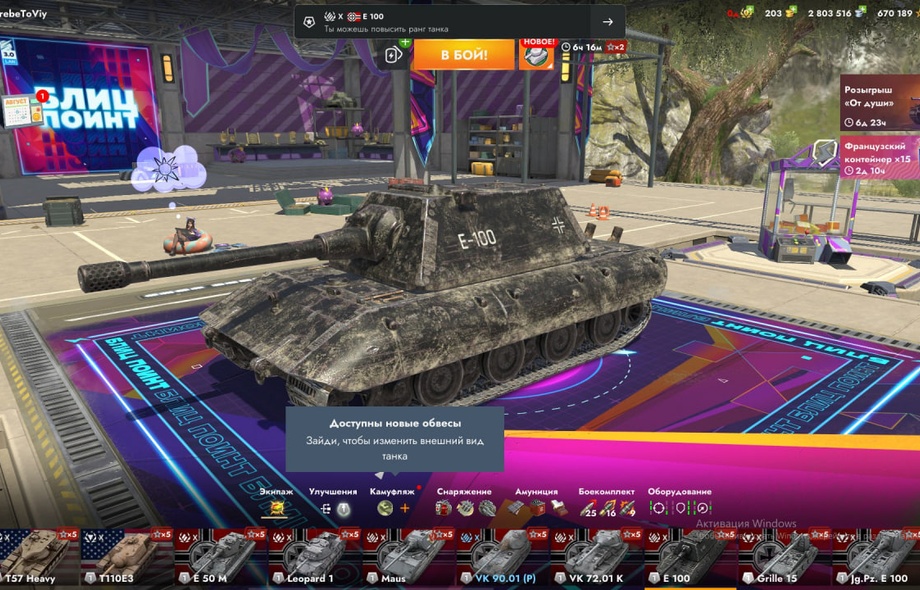Open the Экипаж crew section
Viewport: 920px width, 590px height.
pos(277,508)
